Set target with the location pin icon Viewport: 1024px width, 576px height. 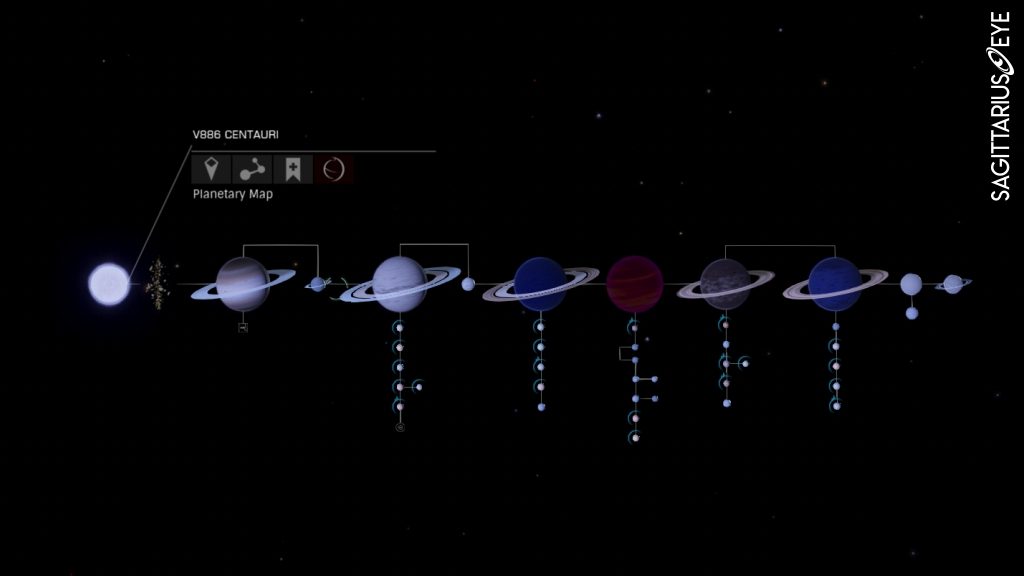click(x=209, y=168)
